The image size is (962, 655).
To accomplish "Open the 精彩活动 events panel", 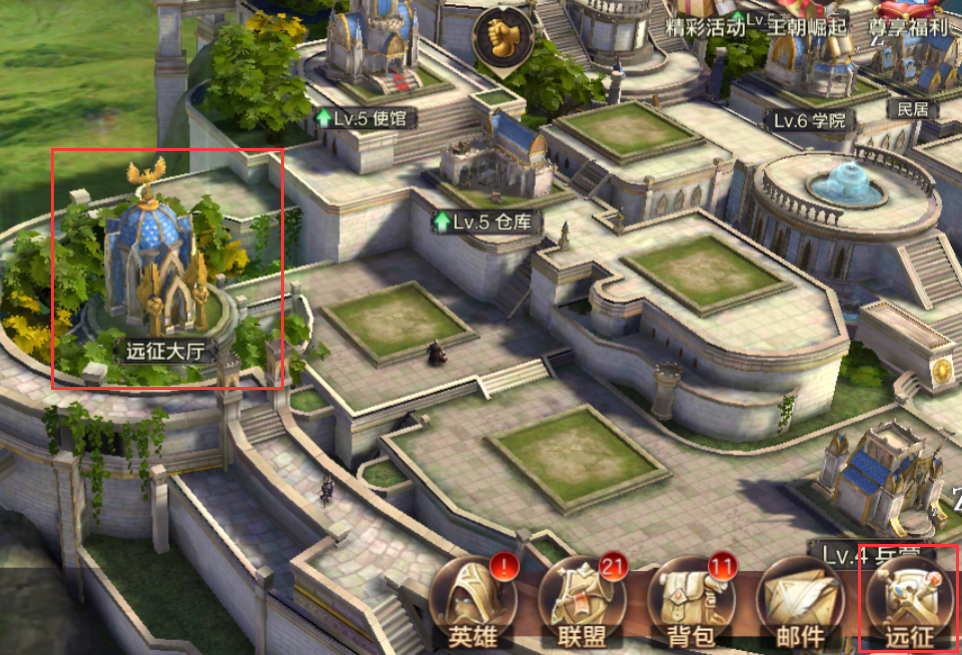I will tap(710, 27).
